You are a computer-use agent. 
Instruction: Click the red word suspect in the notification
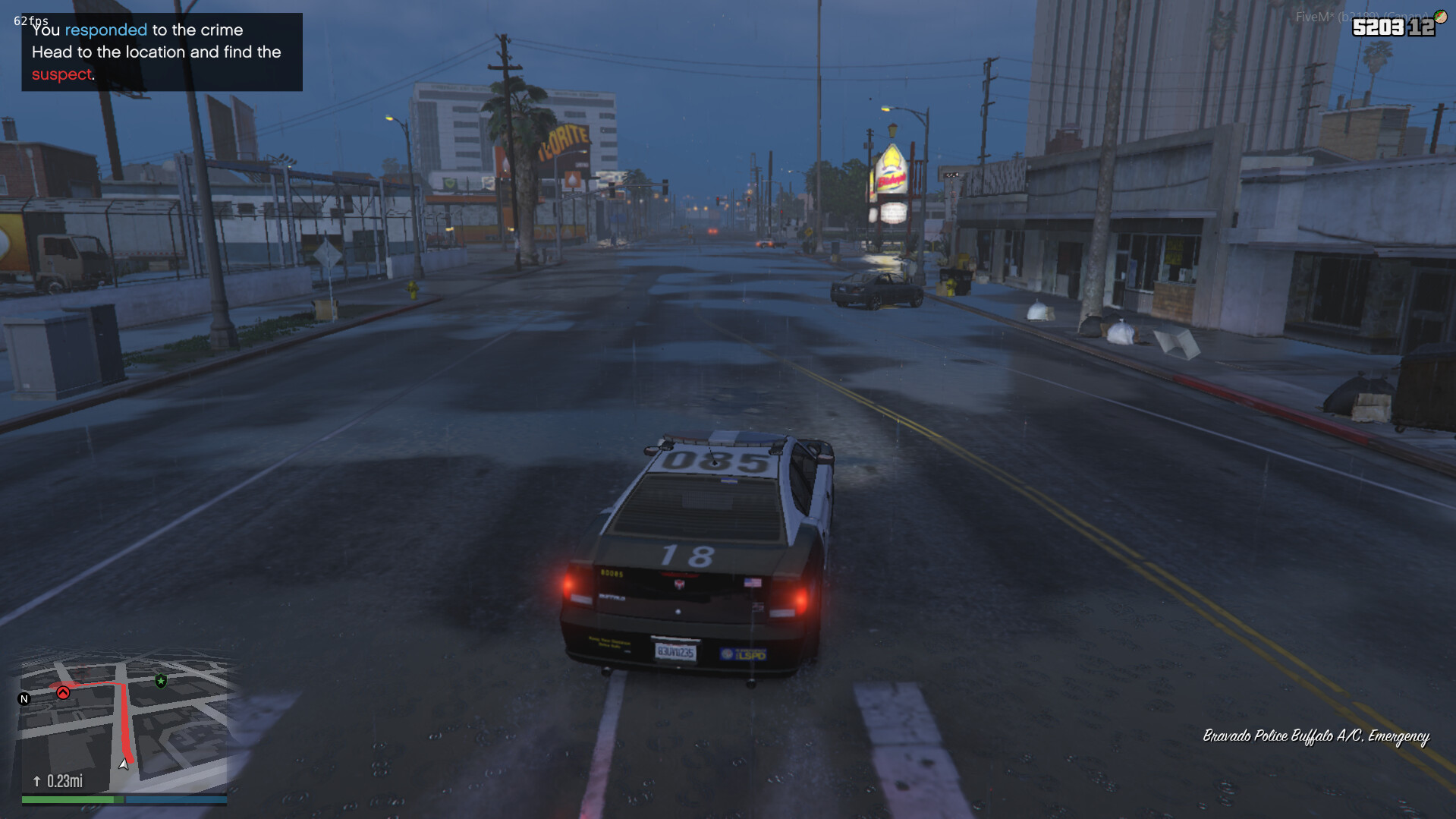61,74
